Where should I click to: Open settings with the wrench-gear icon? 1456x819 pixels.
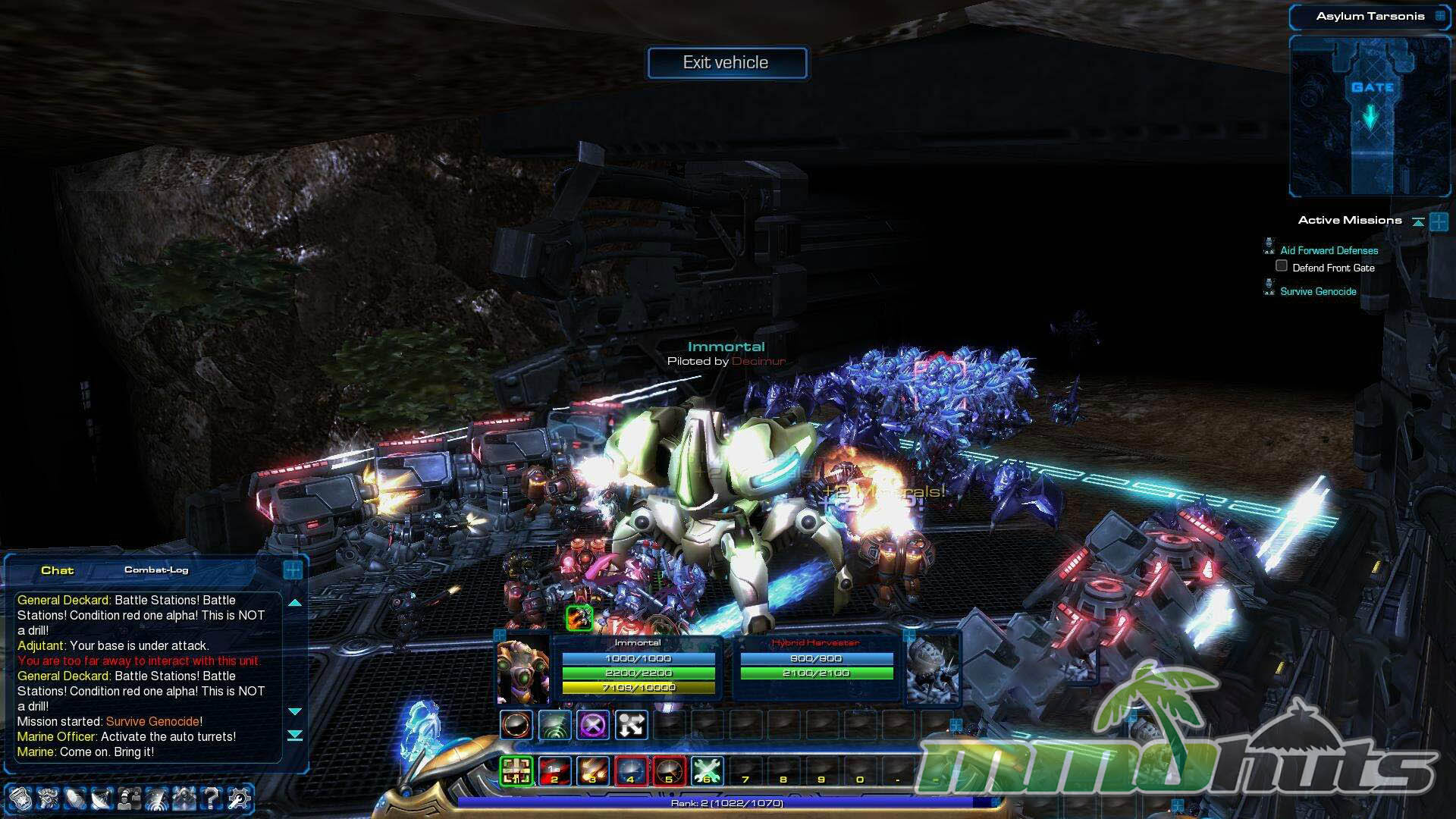click(x=239, y=798)
